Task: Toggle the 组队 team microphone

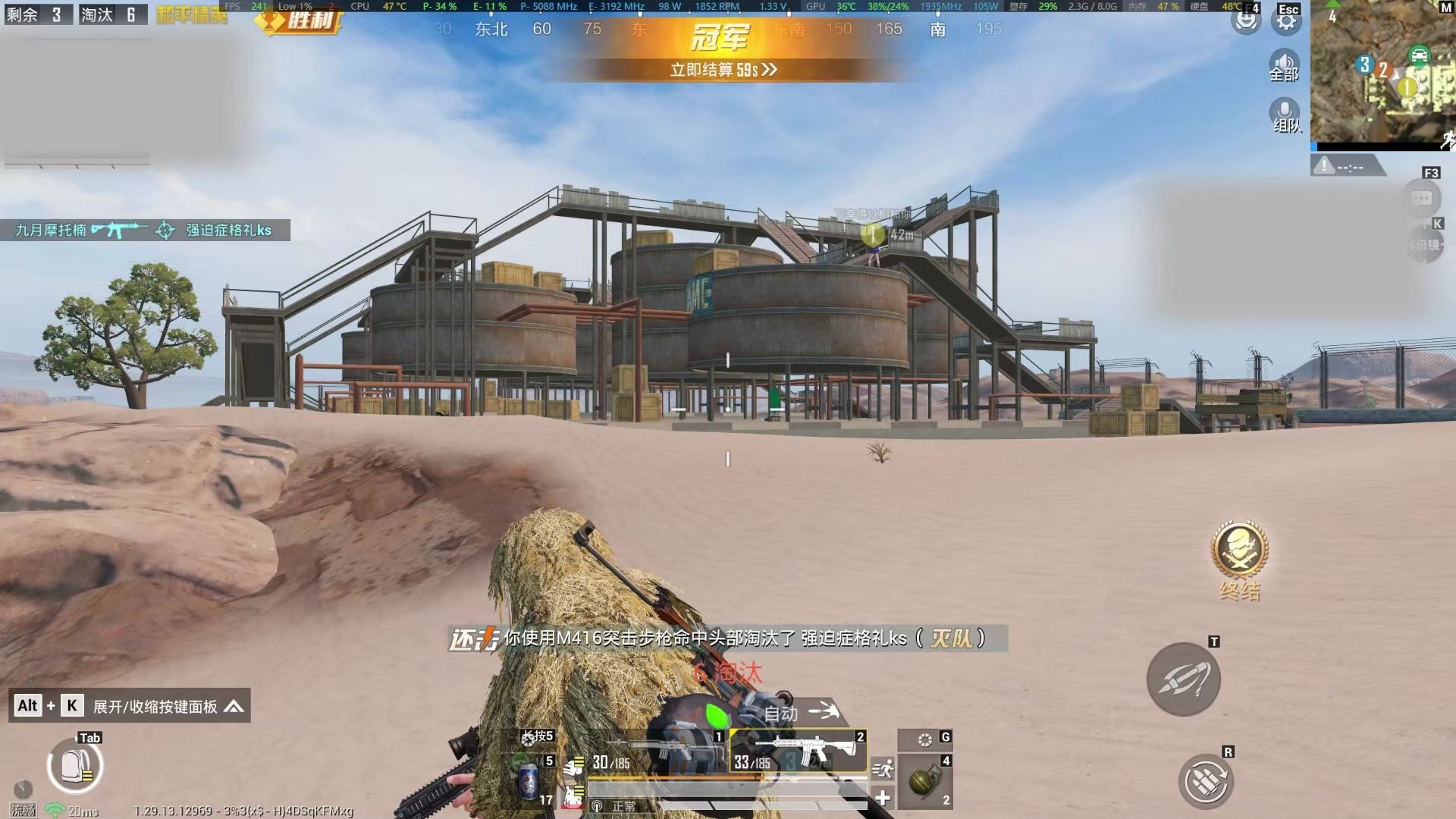Action: 1285,116
